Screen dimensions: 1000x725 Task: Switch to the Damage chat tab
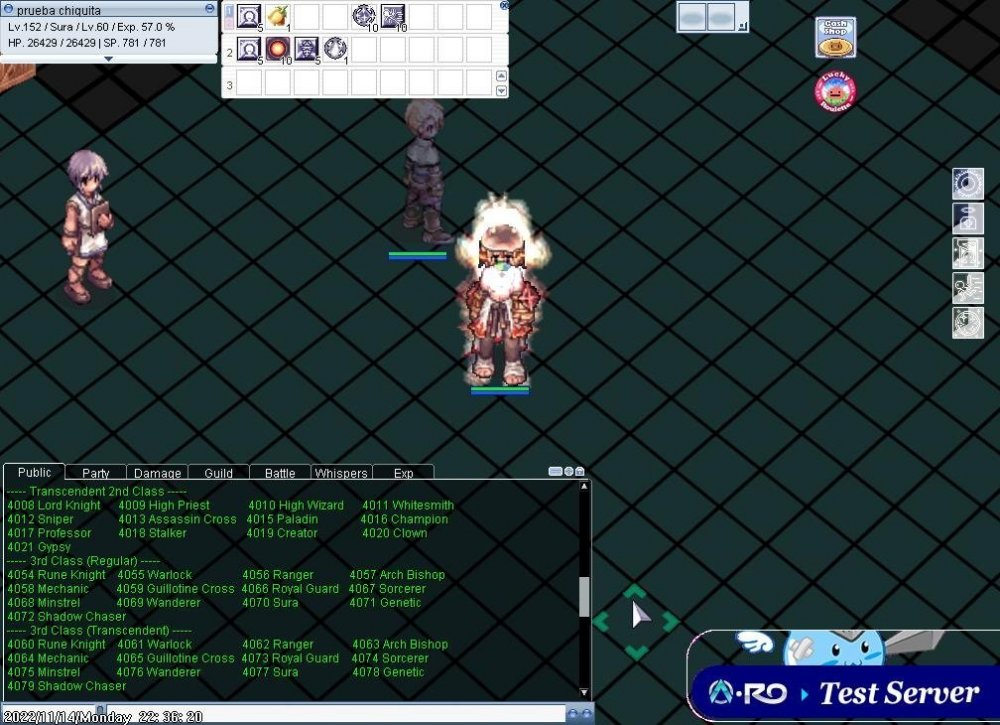(158, 473)
